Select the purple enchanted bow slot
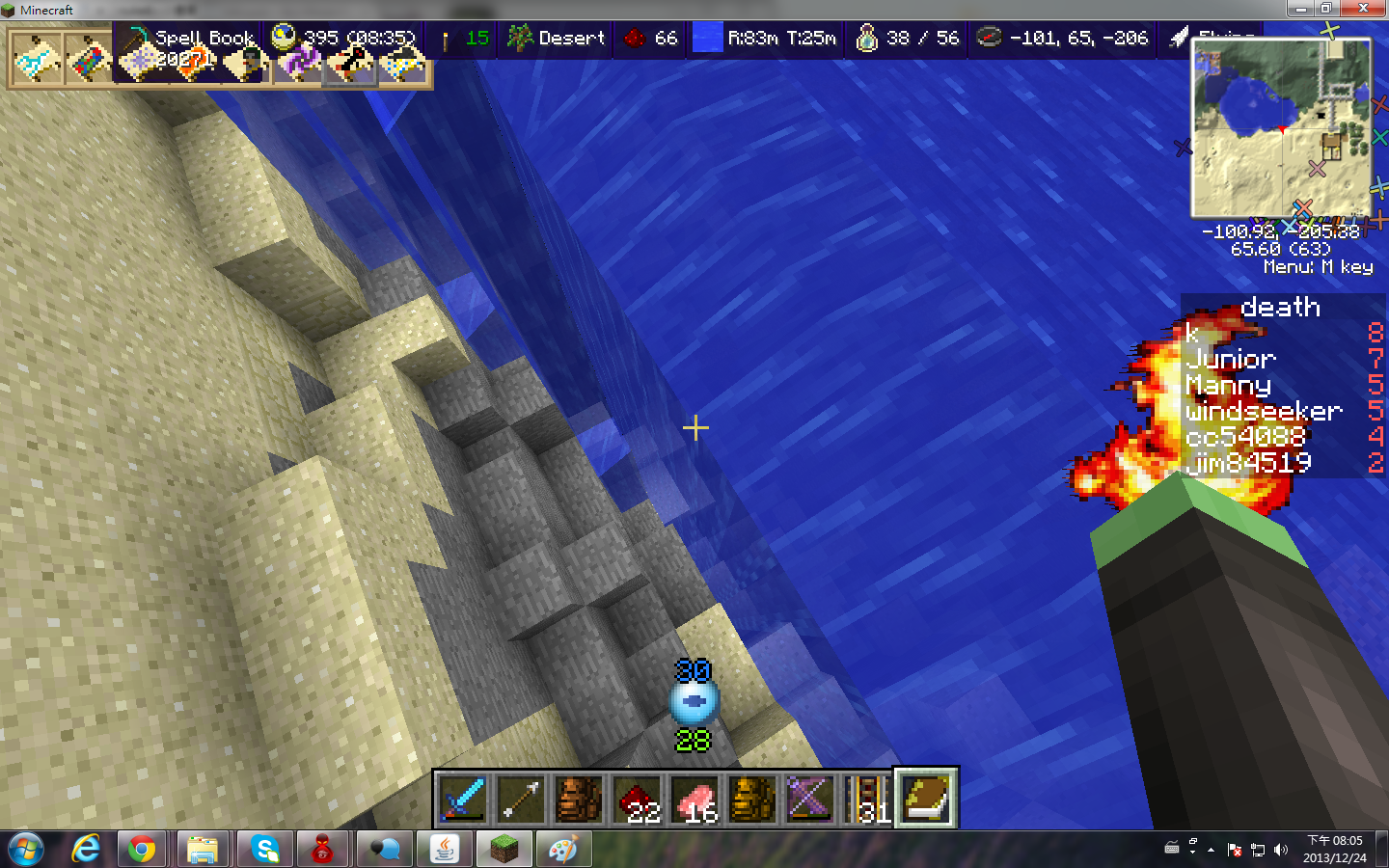This screenshot has height=868, width=1389. pyautogui.click(x=810, y=799)
